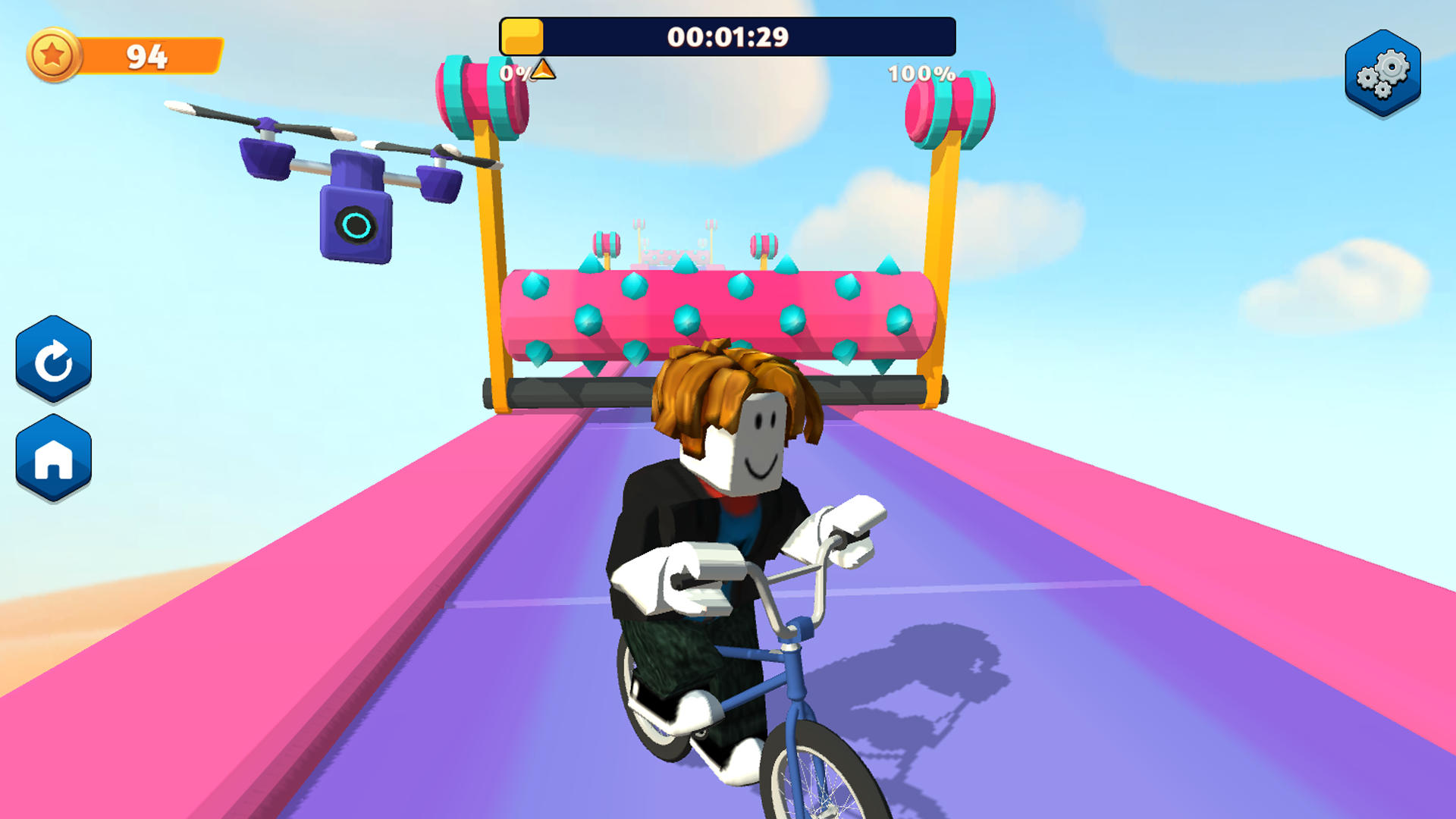Viewport: 1456px width, 819px height.
Task: Tap the warning triangle on the progress bar
Action: pyautogui.click(x=541, y=70)
